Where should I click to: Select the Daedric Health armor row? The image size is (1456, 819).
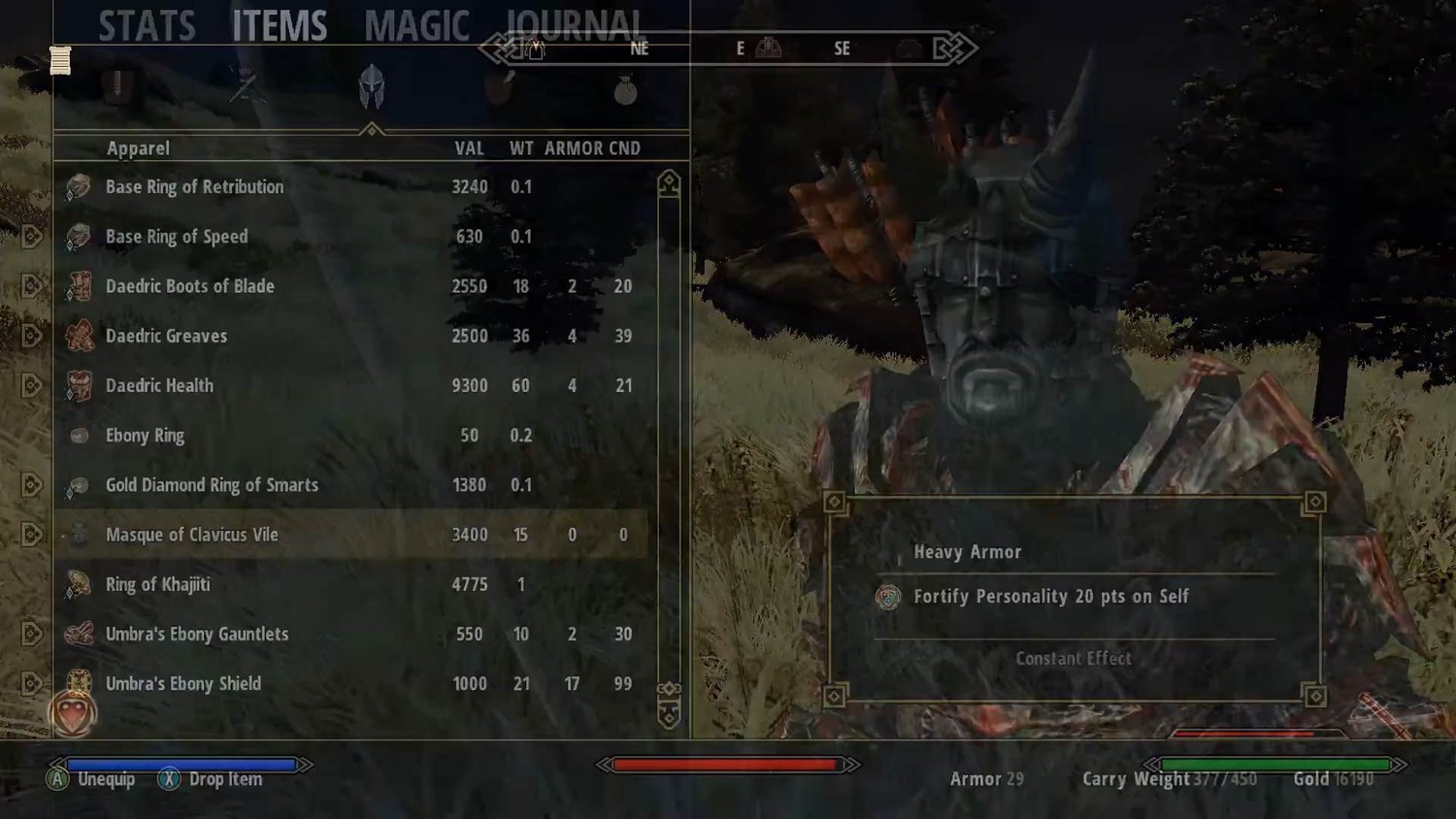pos(159,385)
